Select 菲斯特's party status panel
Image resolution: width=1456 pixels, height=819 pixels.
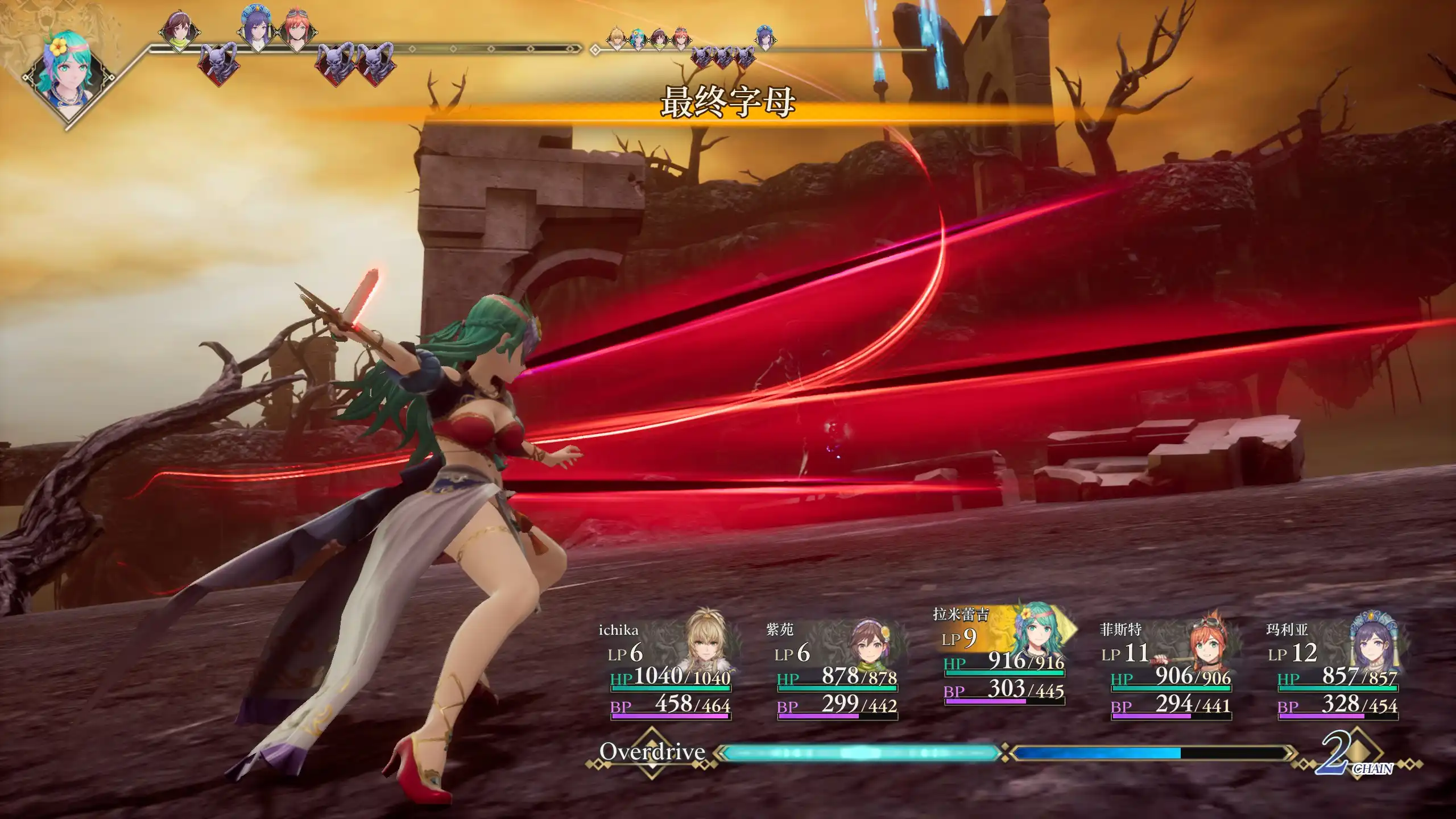pyautogui.click(x=1170, y=671)
